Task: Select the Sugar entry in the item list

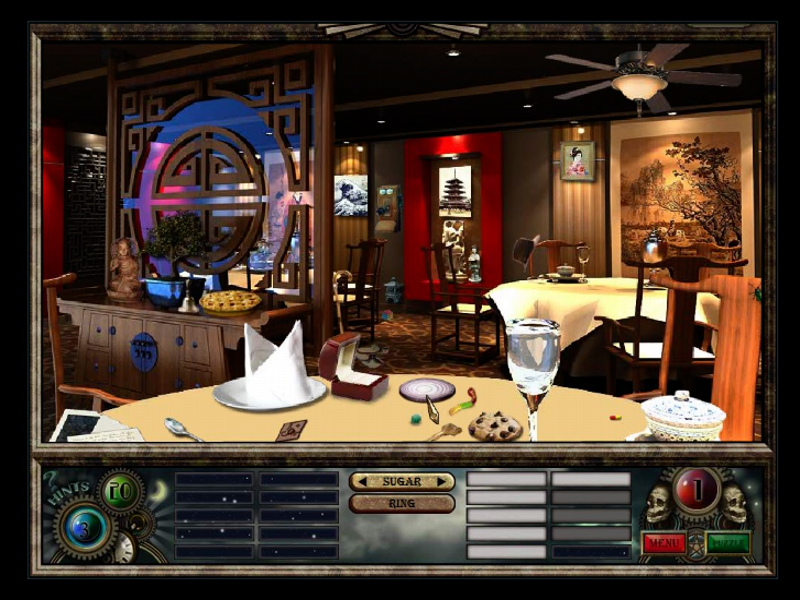Action: (x=401, y=481)
